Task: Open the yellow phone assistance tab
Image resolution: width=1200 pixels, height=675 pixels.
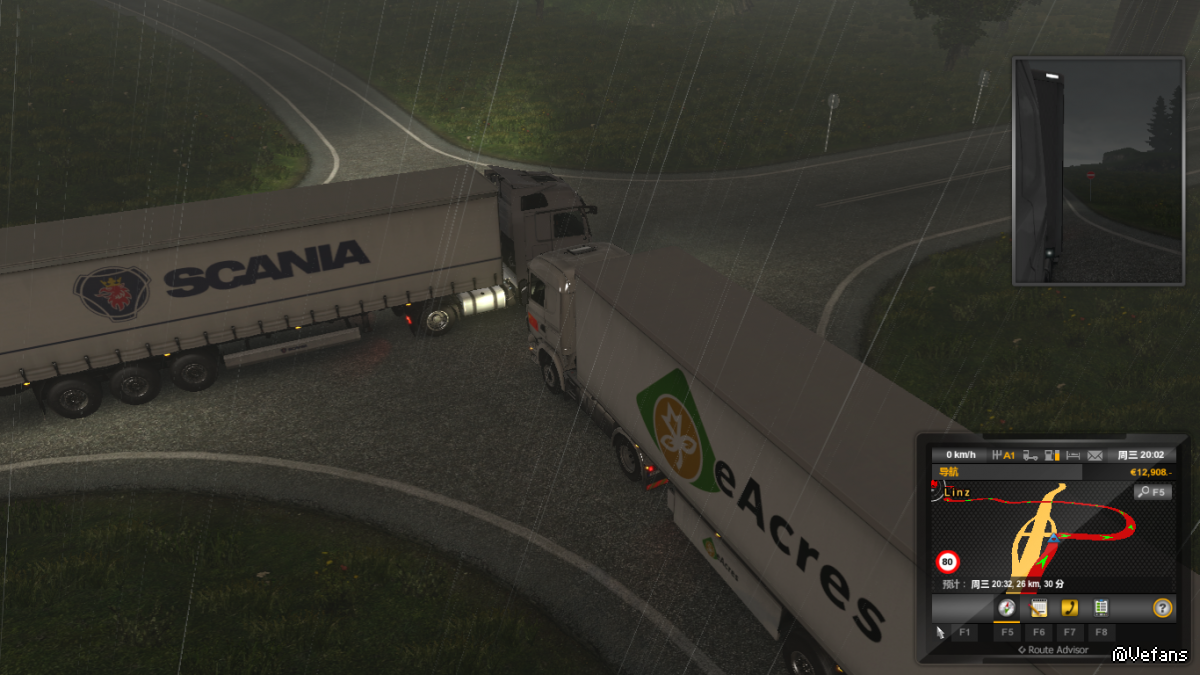Action: tap(1069, 607)
